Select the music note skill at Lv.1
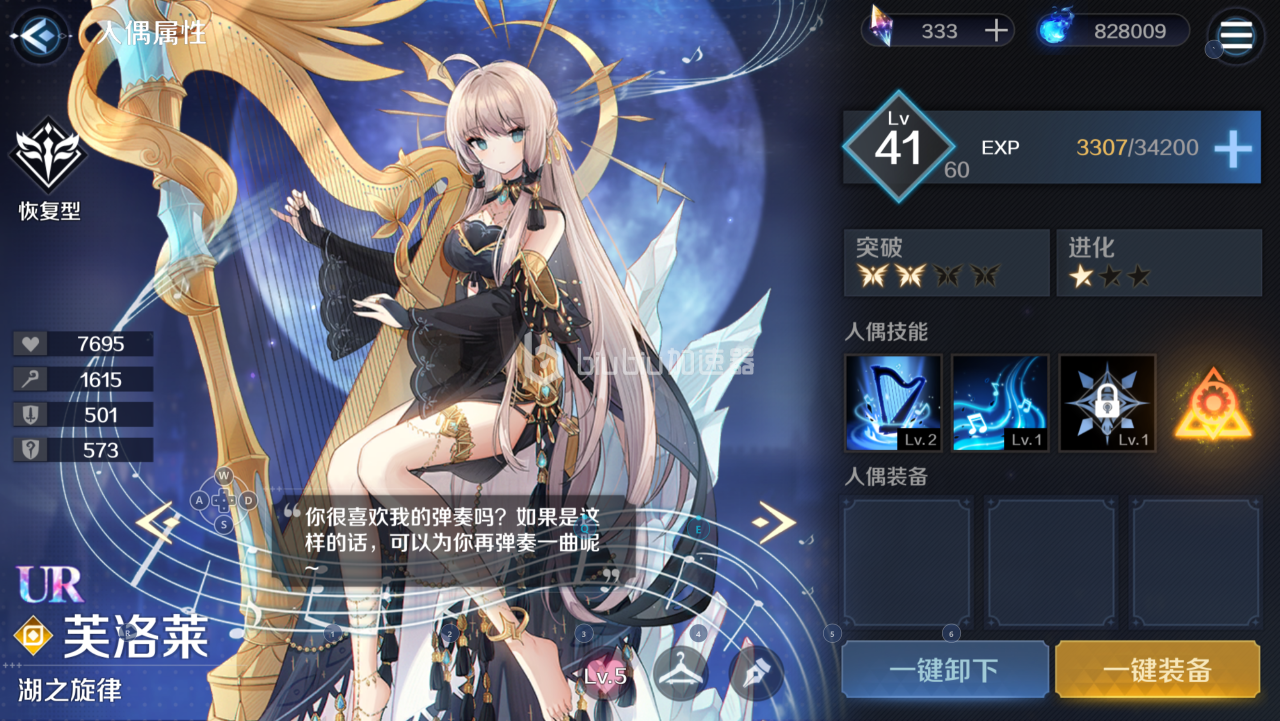This screenshot has height=721, width=1280. click(1000, 403)
